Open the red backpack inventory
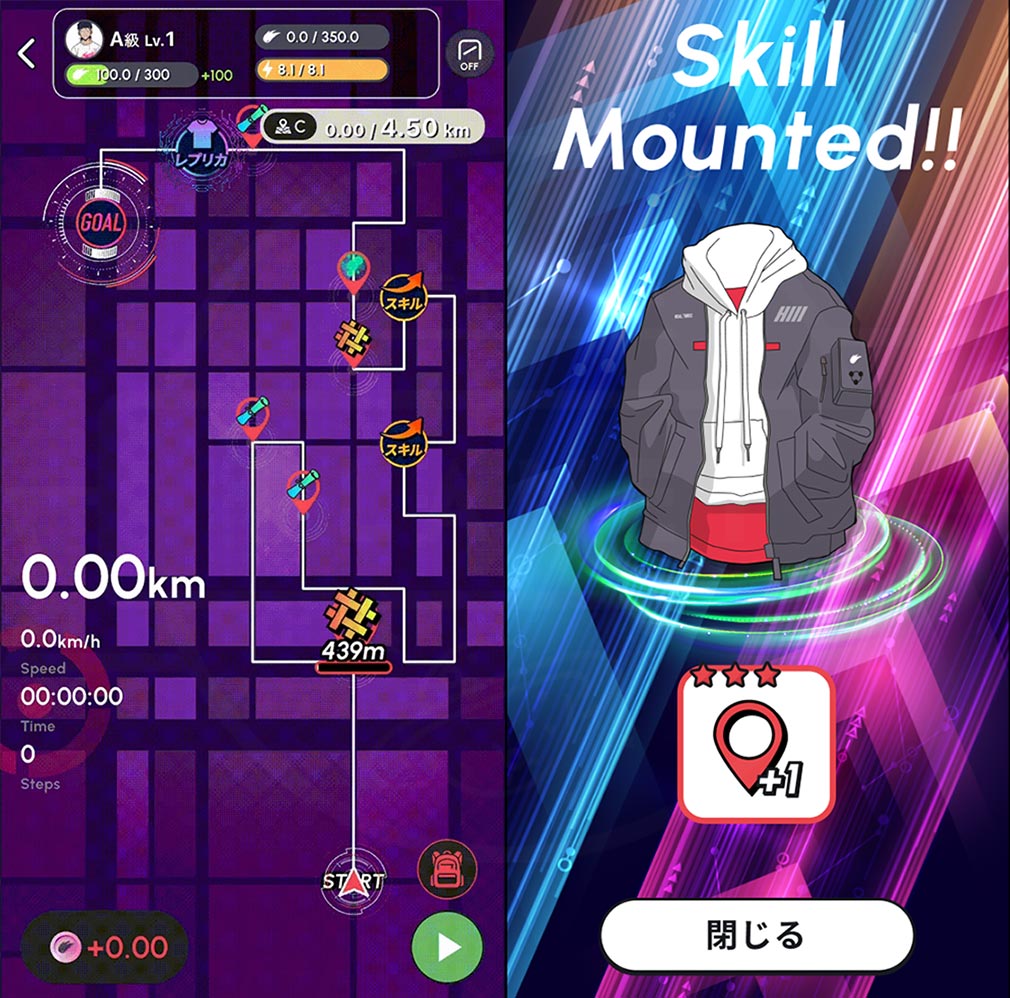The width and height of the screenshot is (1010, 998). pos(447,867)
